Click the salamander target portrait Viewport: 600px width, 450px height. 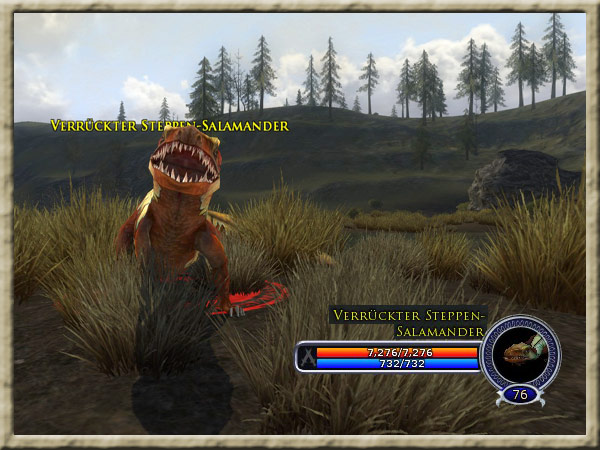click(x=519, y=351)
